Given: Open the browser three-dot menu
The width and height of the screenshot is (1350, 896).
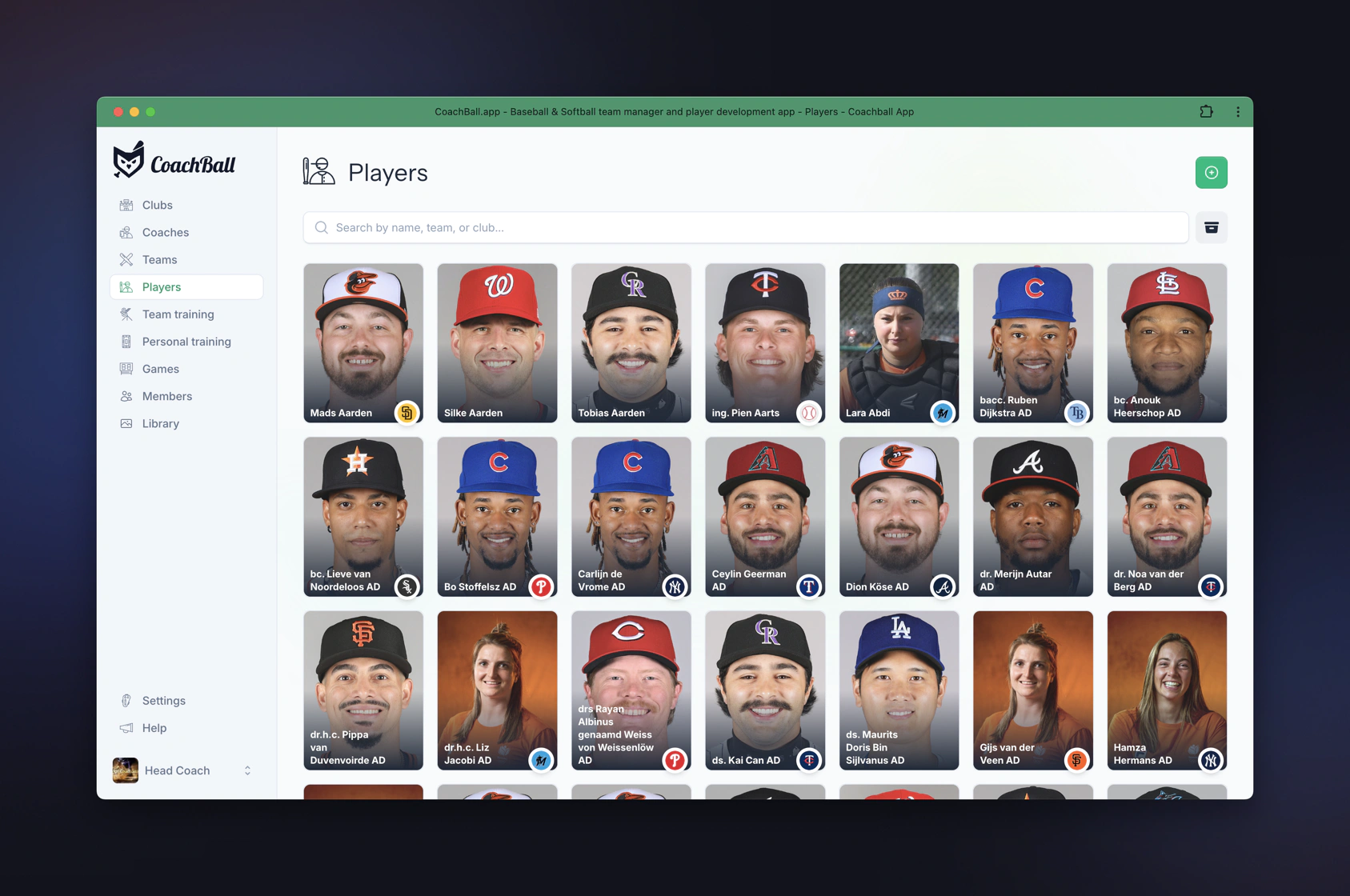Looking at the screenshot, I should 1239,112.
